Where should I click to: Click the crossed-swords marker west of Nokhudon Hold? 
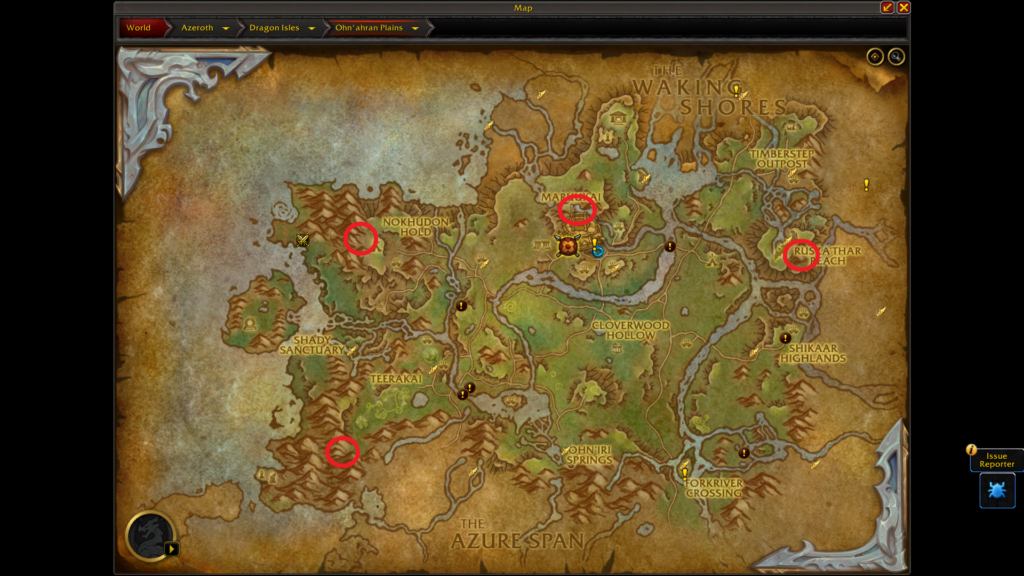pos(302,240)
